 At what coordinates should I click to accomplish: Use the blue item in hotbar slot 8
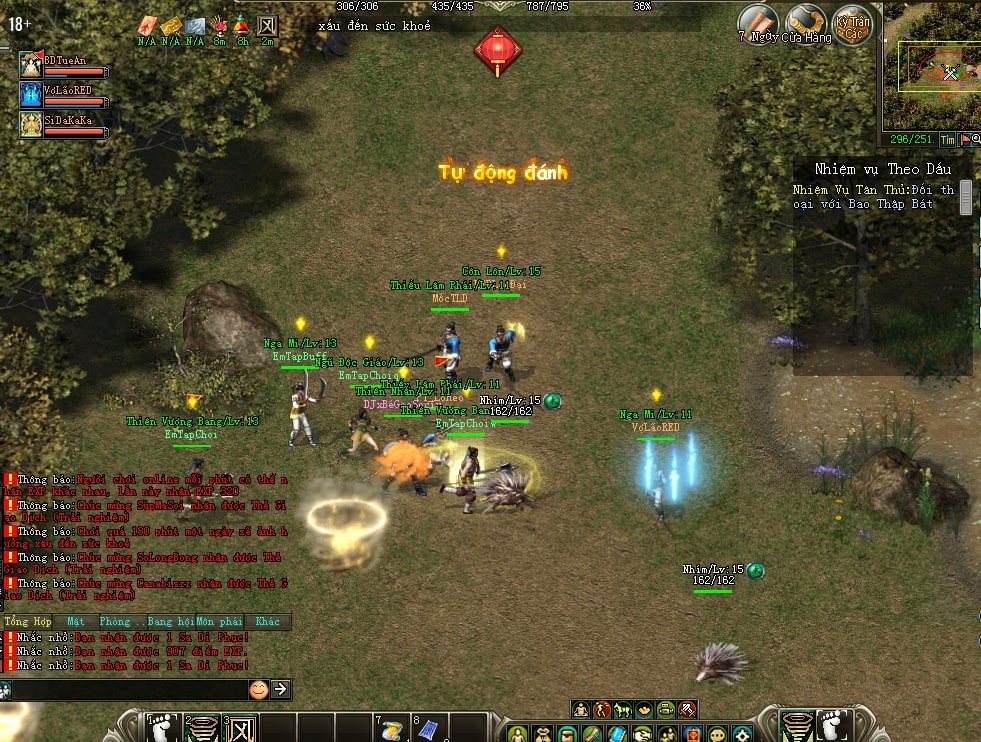tap(427, 729)
